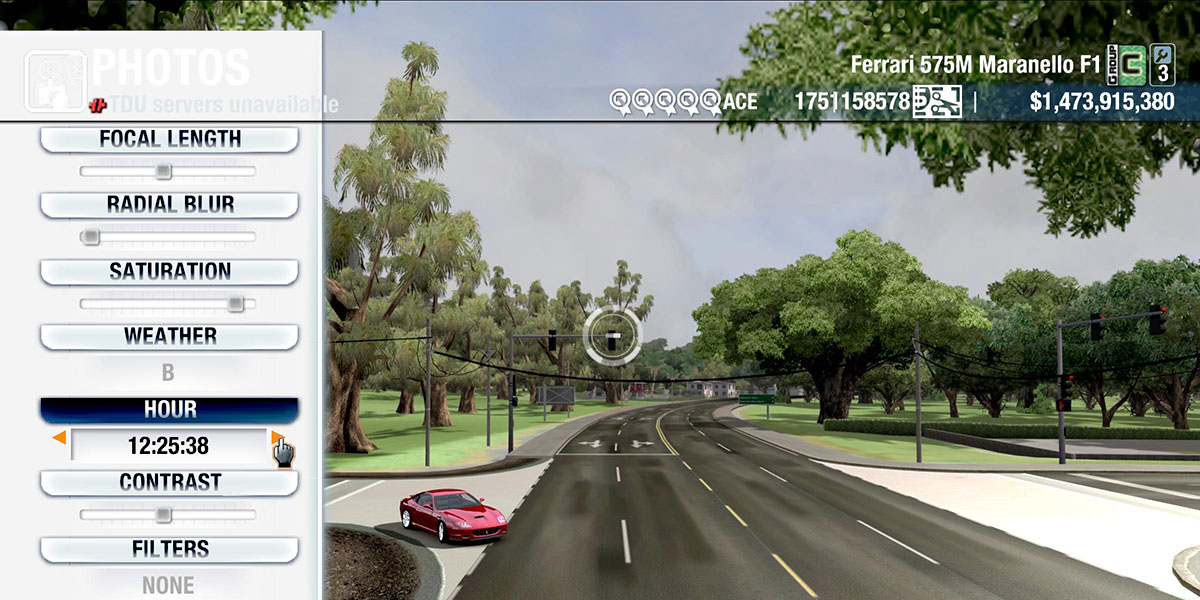Click the Saturation slider handle
The width and height of the screenshot is (1200, 600).
tap(235, 303)
